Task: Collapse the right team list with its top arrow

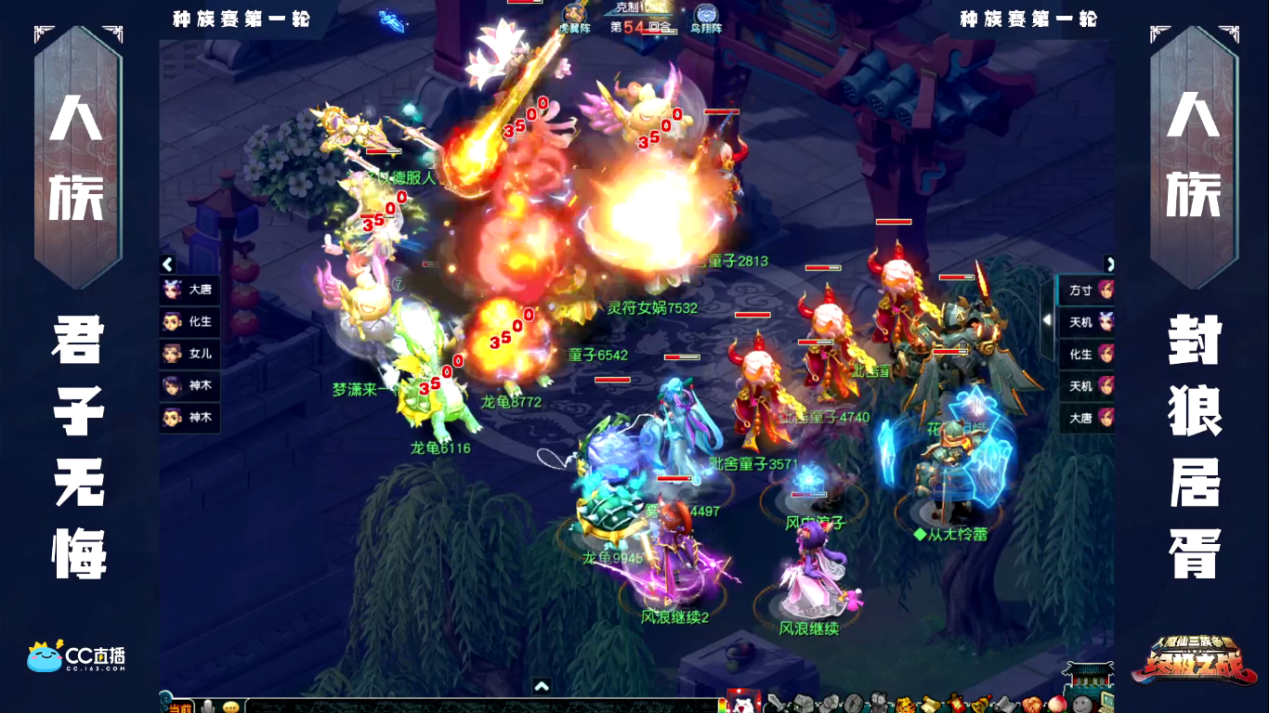Action: click(1109, 264)
